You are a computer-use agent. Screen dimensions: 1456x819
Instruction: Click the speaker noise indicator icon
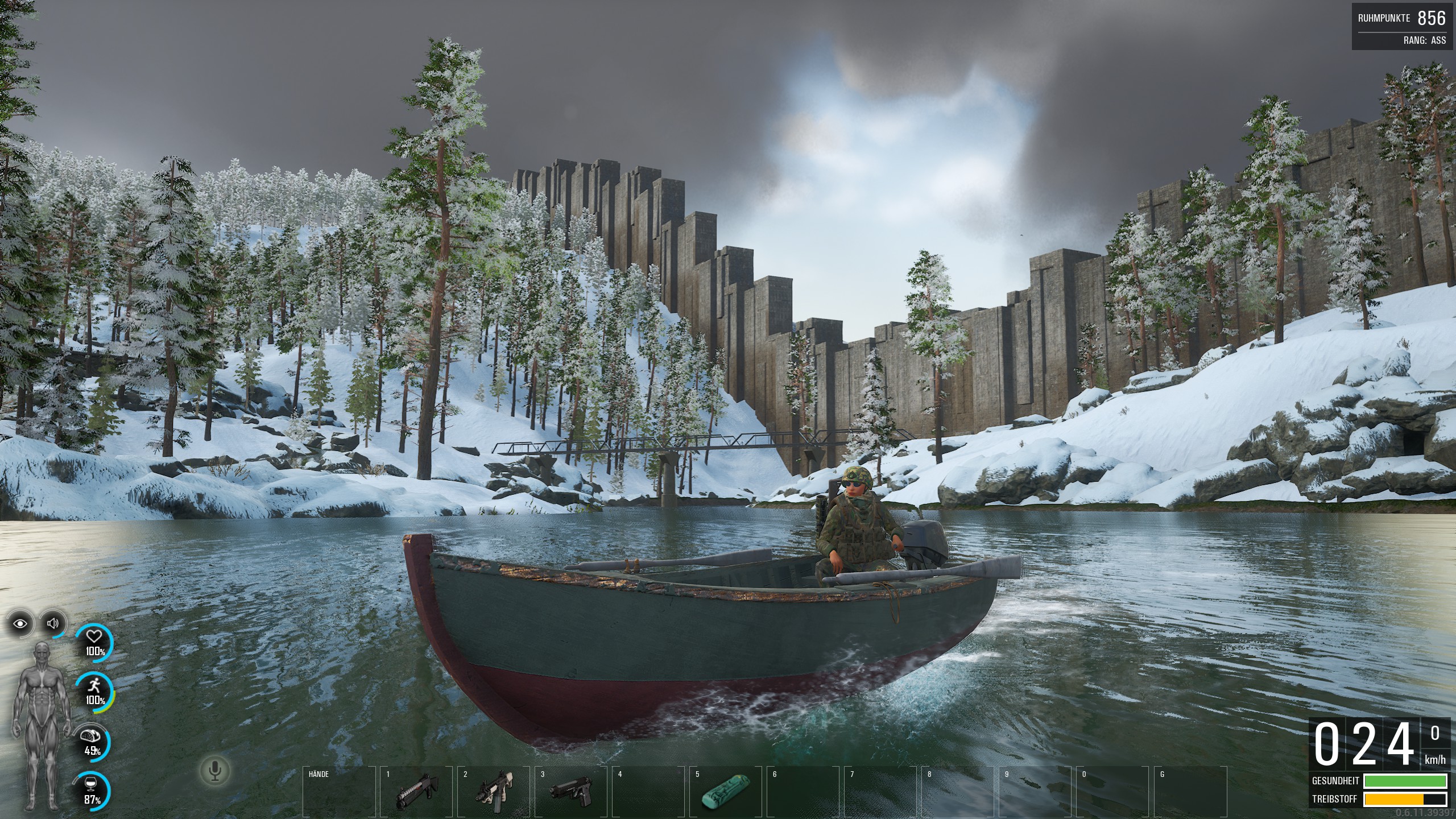(53, 624)
